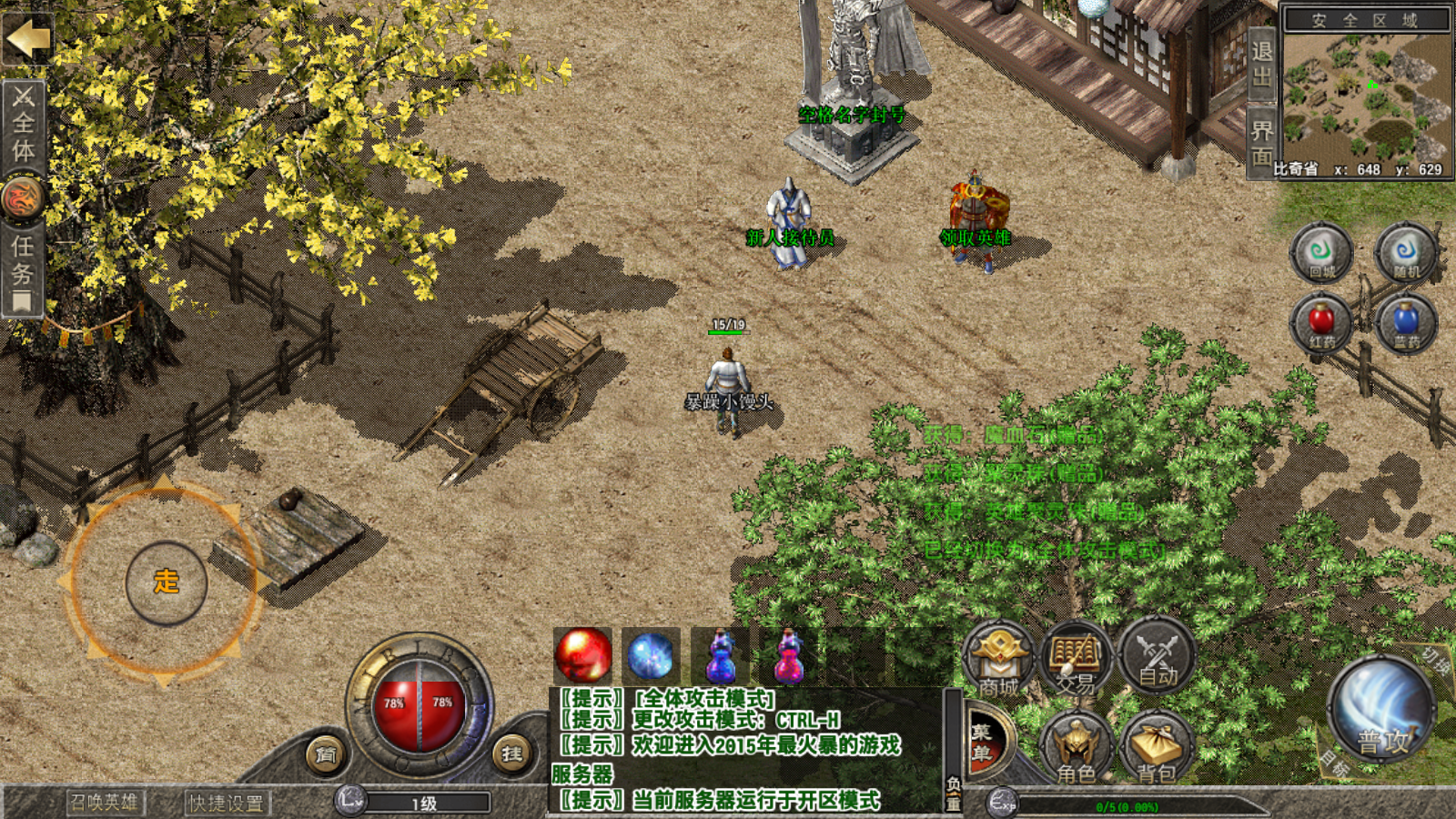Drink the 蓝药 blue potion
This screenshot has height=819, width=1456.
[x=1406, y=324]
